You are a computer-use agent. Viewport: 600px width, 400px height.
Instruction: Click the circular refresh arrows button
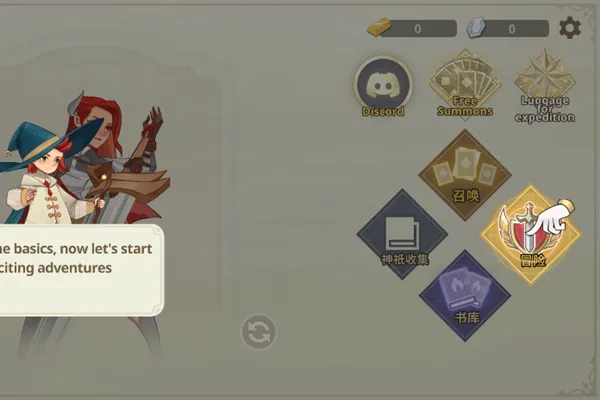click(258, 332)
